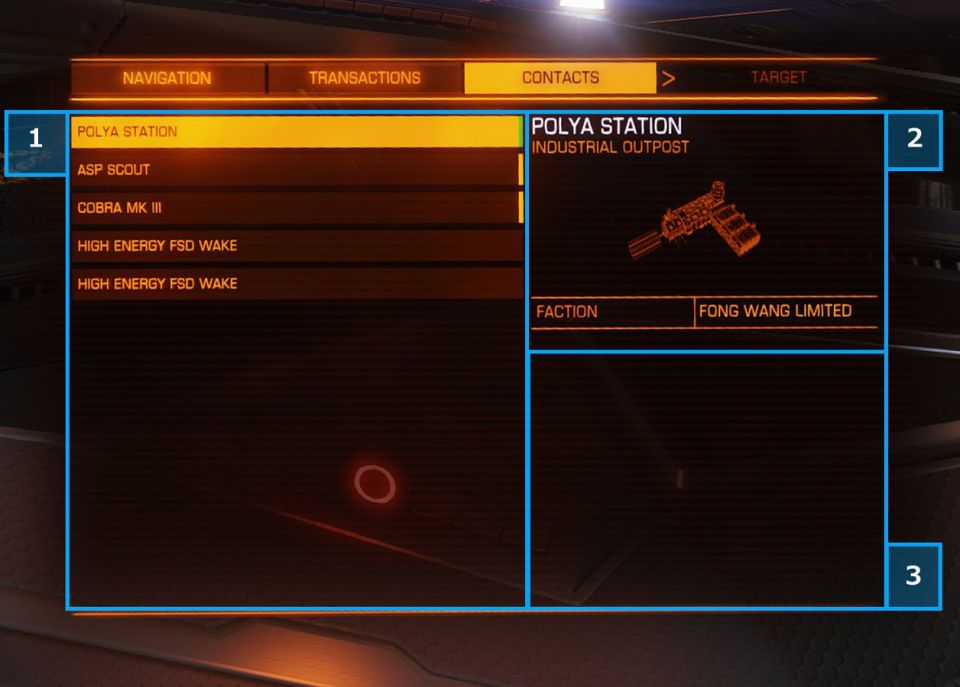Select the Contacts tab
This screenshot has width=960, height=687.
click(560, 78)
